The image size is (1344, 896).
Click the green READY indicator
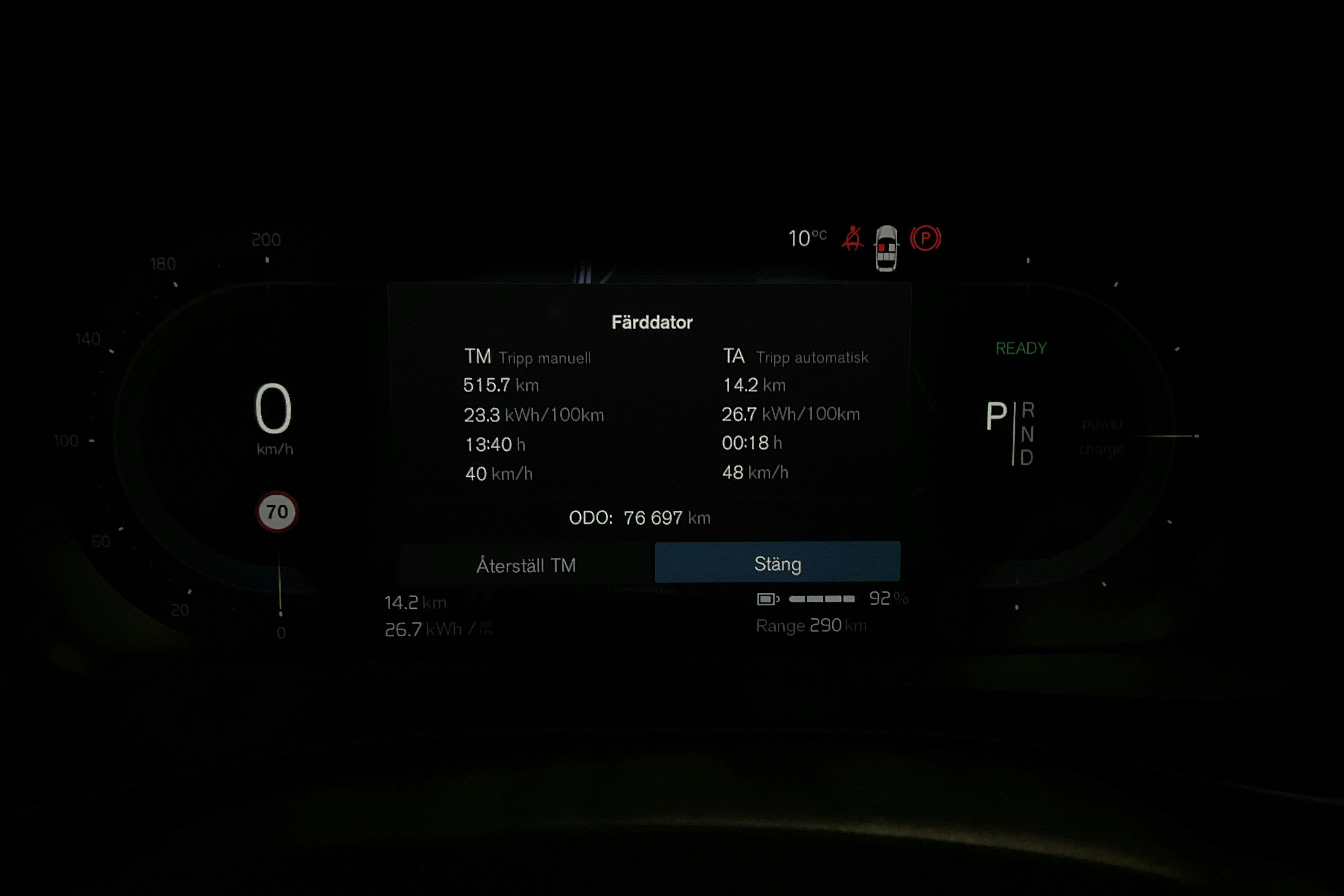1022,347
